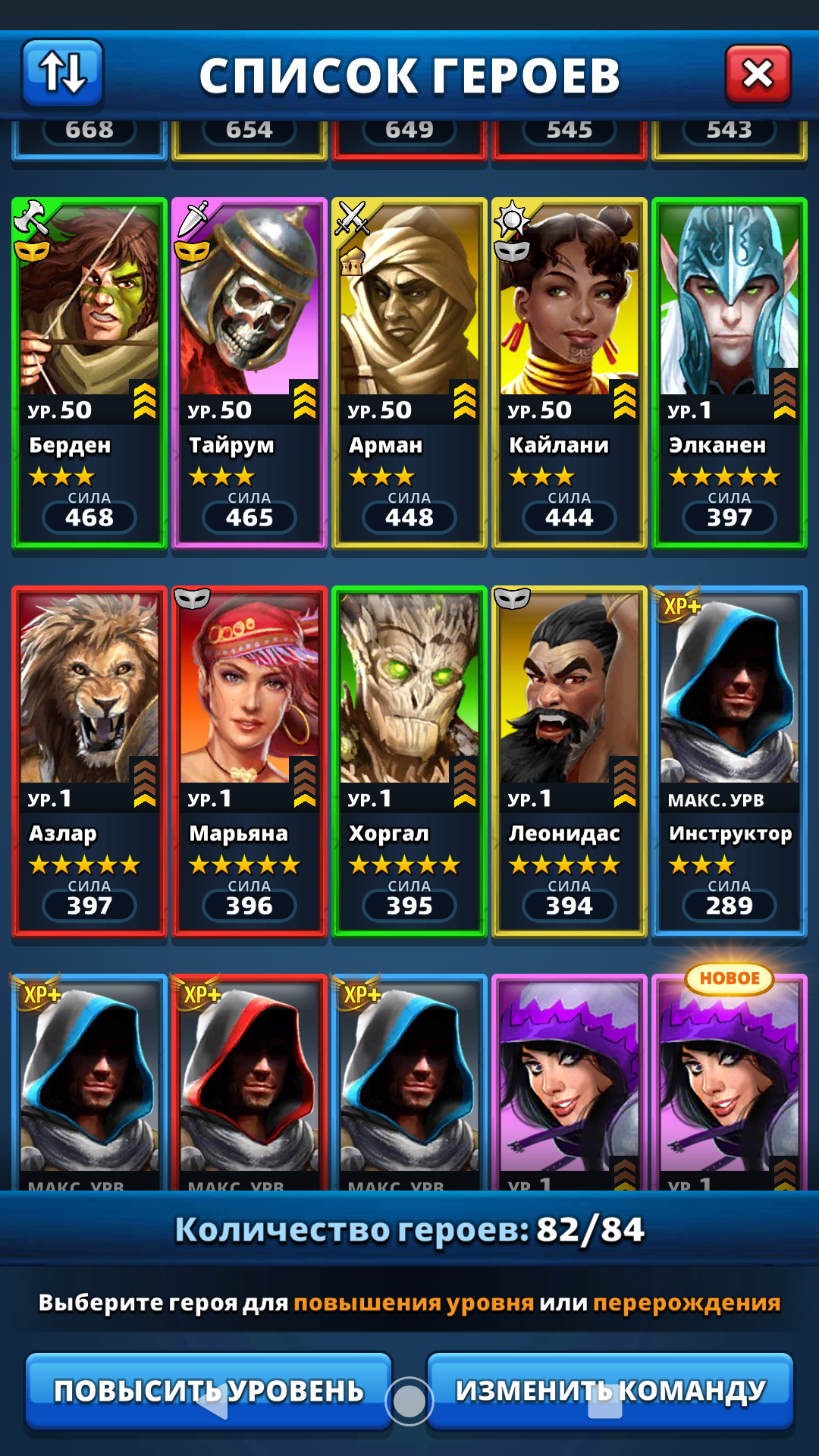The height and width of the screenshot is (1456, 819).
Task: Open the hero sorting options
Action: pyautogui.click(x=63, y=73)
